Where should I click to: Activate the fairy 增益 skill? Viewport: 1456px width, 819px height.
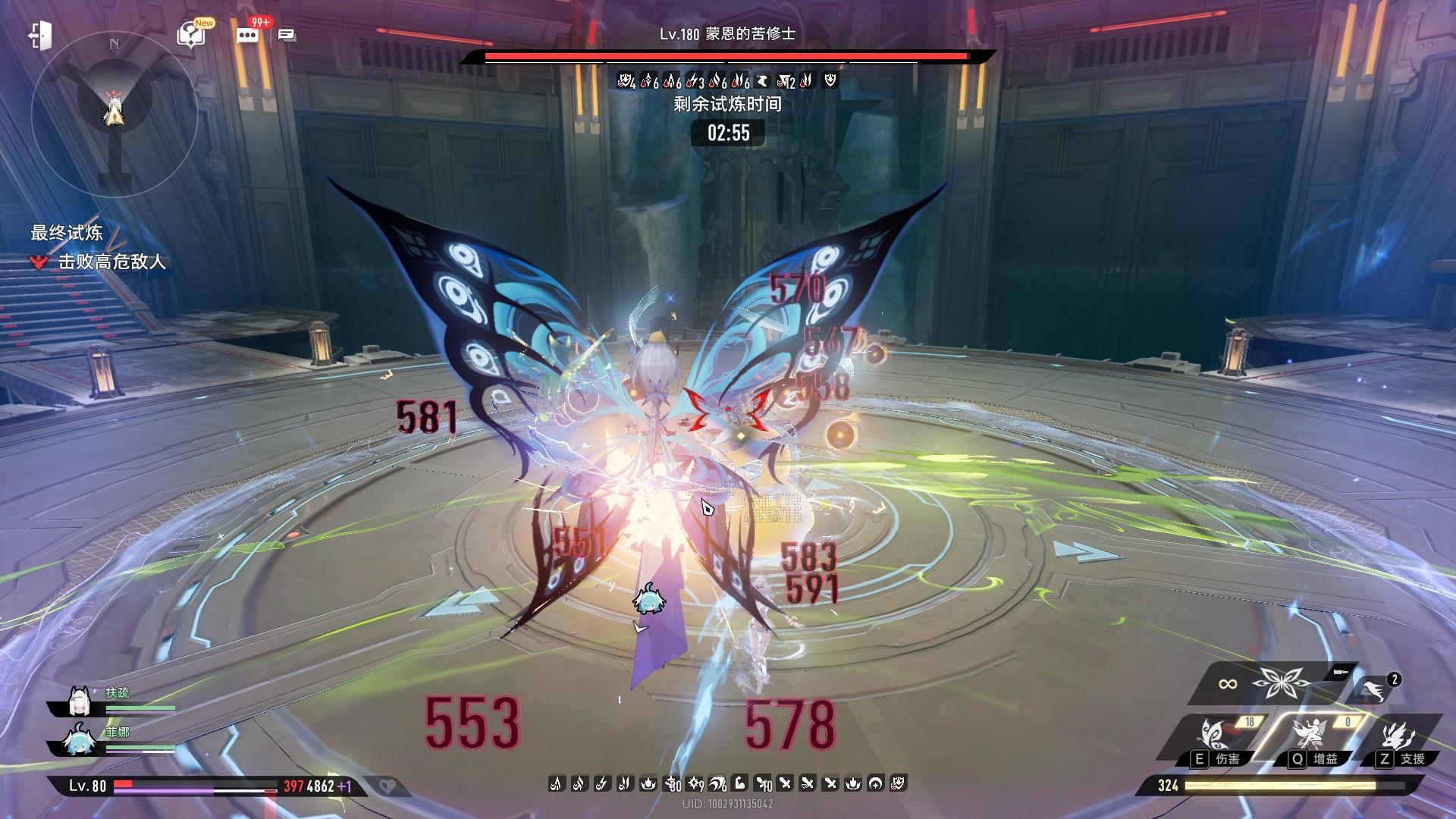[1310, 736]
